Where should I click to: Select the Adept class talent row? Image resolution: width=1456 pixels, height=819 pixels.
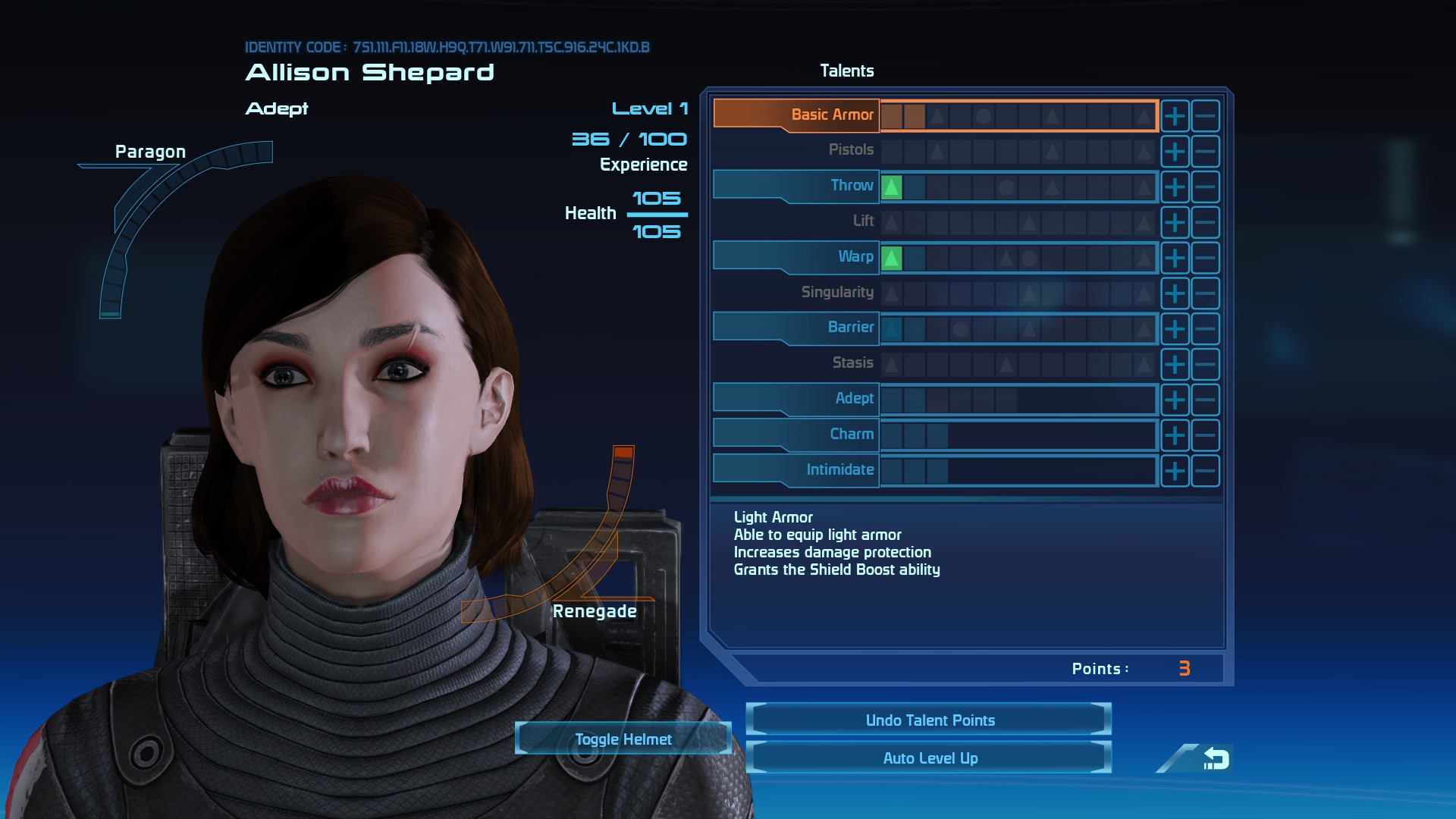pos(796,398)
